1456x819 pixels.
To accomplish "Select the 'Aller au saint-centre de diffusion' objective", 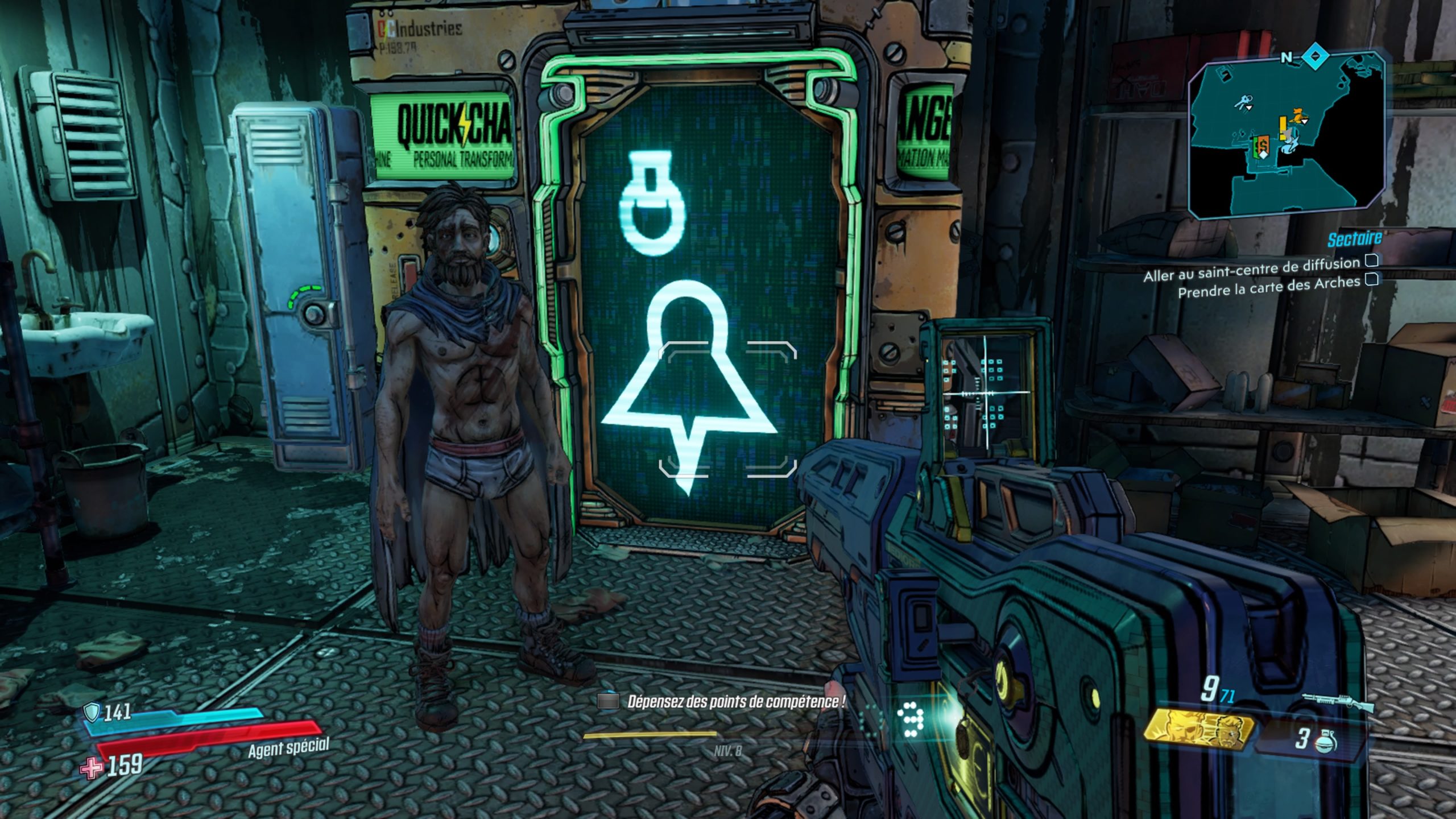I will click(x=1251, y=269).
